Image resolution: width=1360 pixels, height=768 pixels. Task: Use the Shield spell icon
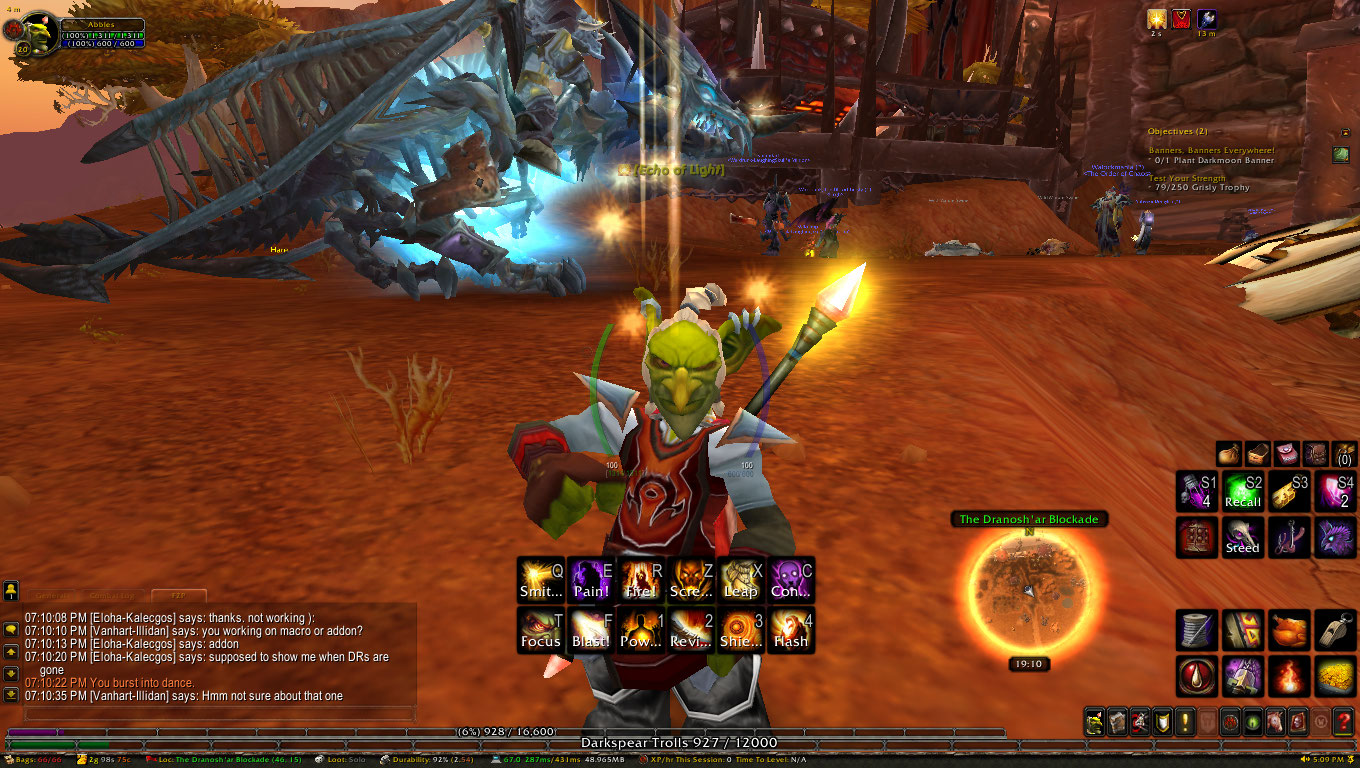(x=741, y=630)
